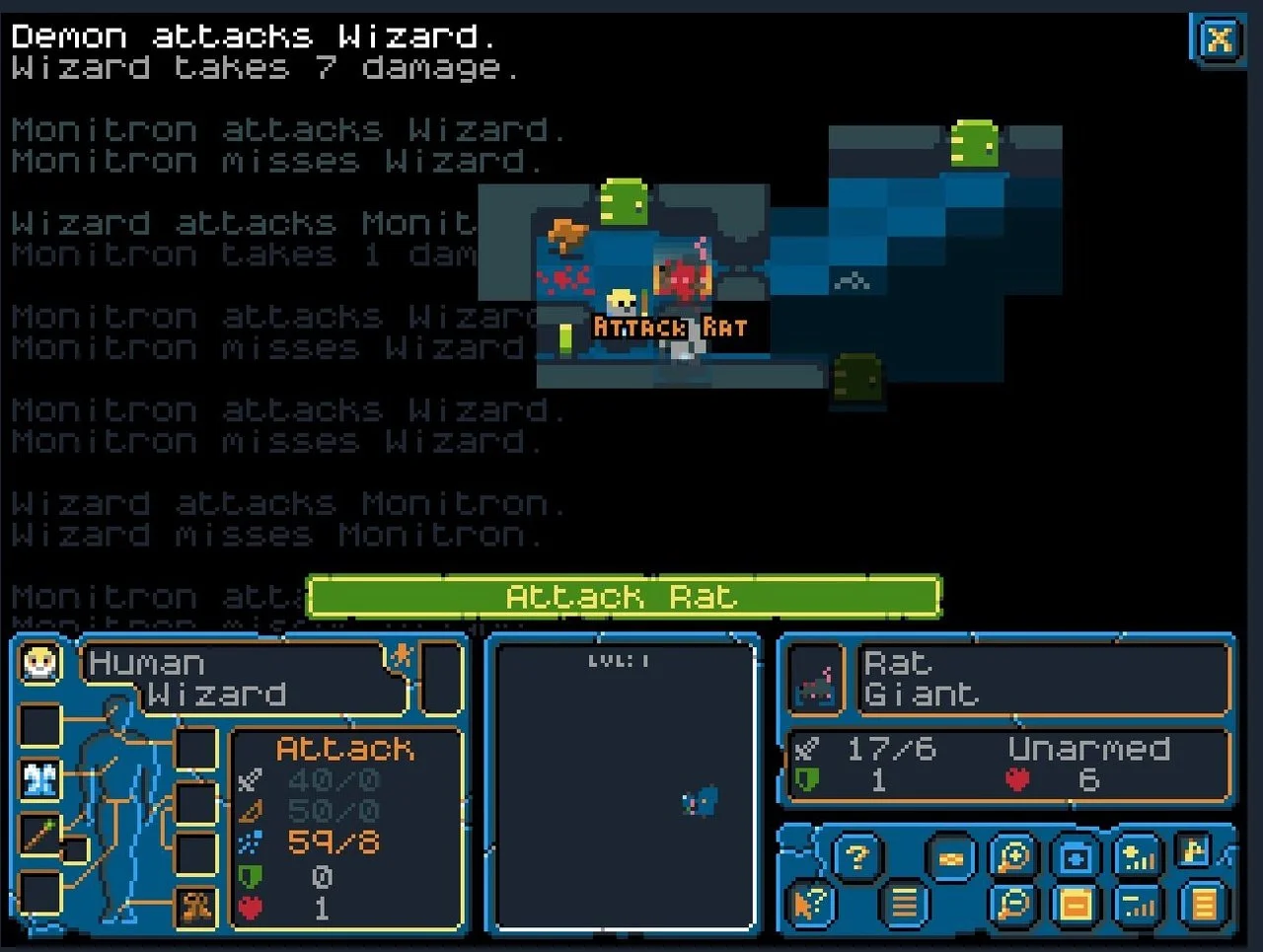
Task: Select the Giant Rat portrait
Action: pos(814,681)
